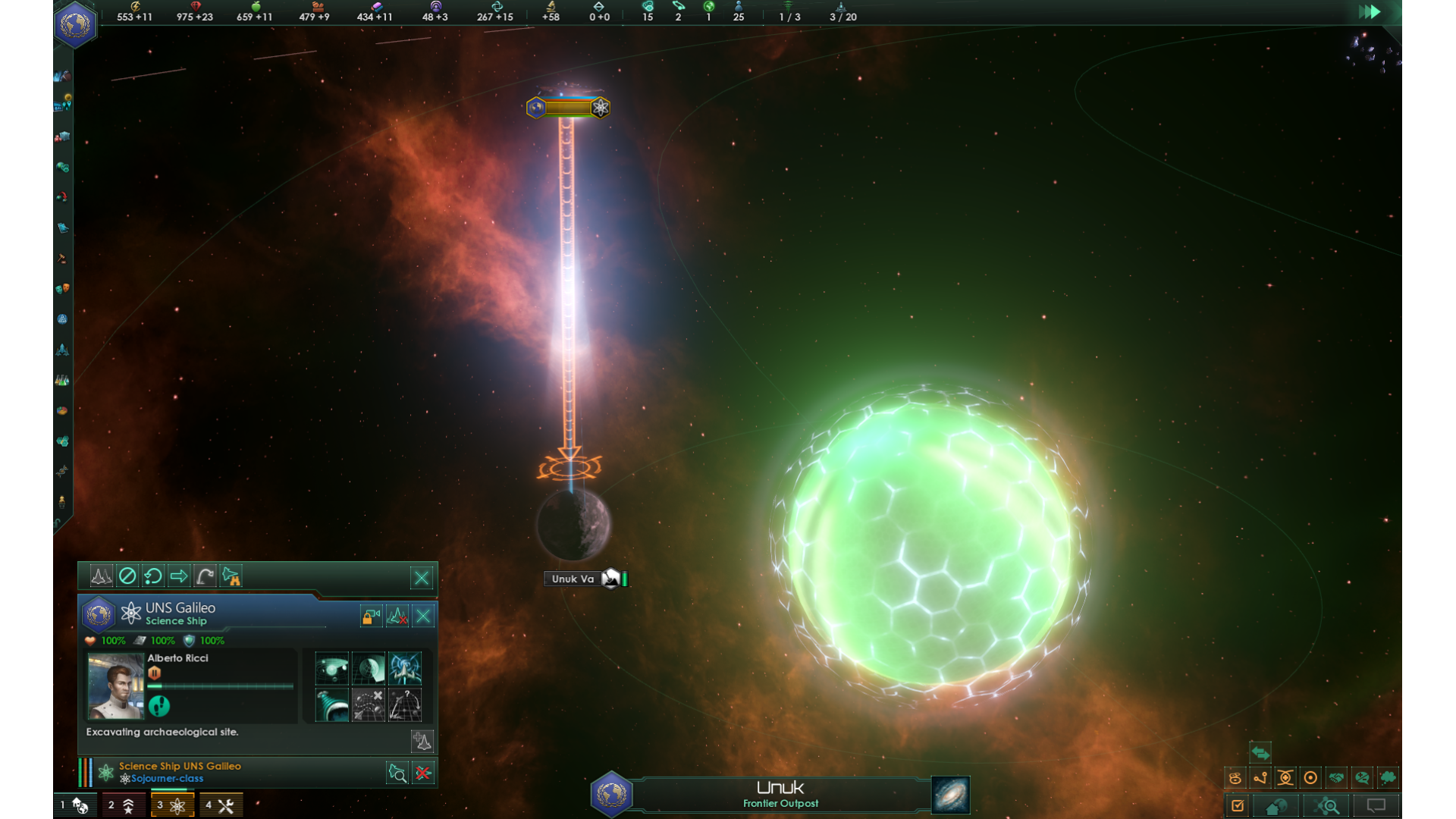Click the green move arrow order
This screenshot has width=1456, height=819.
(x=179, y=576)
